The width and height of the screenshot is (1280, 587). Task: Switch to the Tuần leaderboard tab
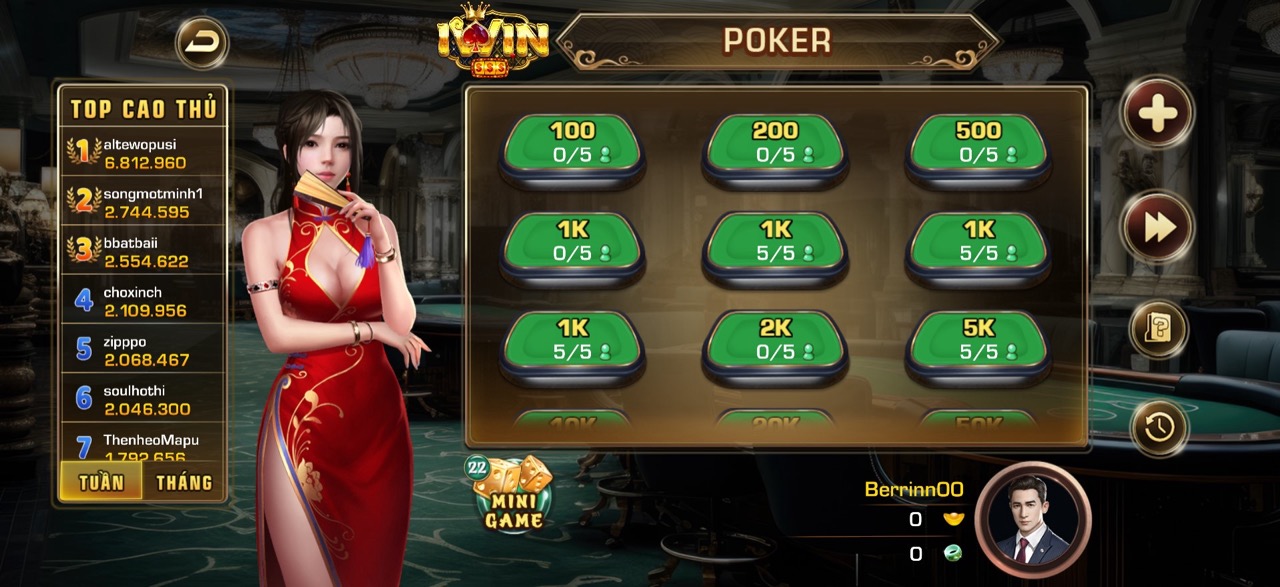tap(102, 483)
